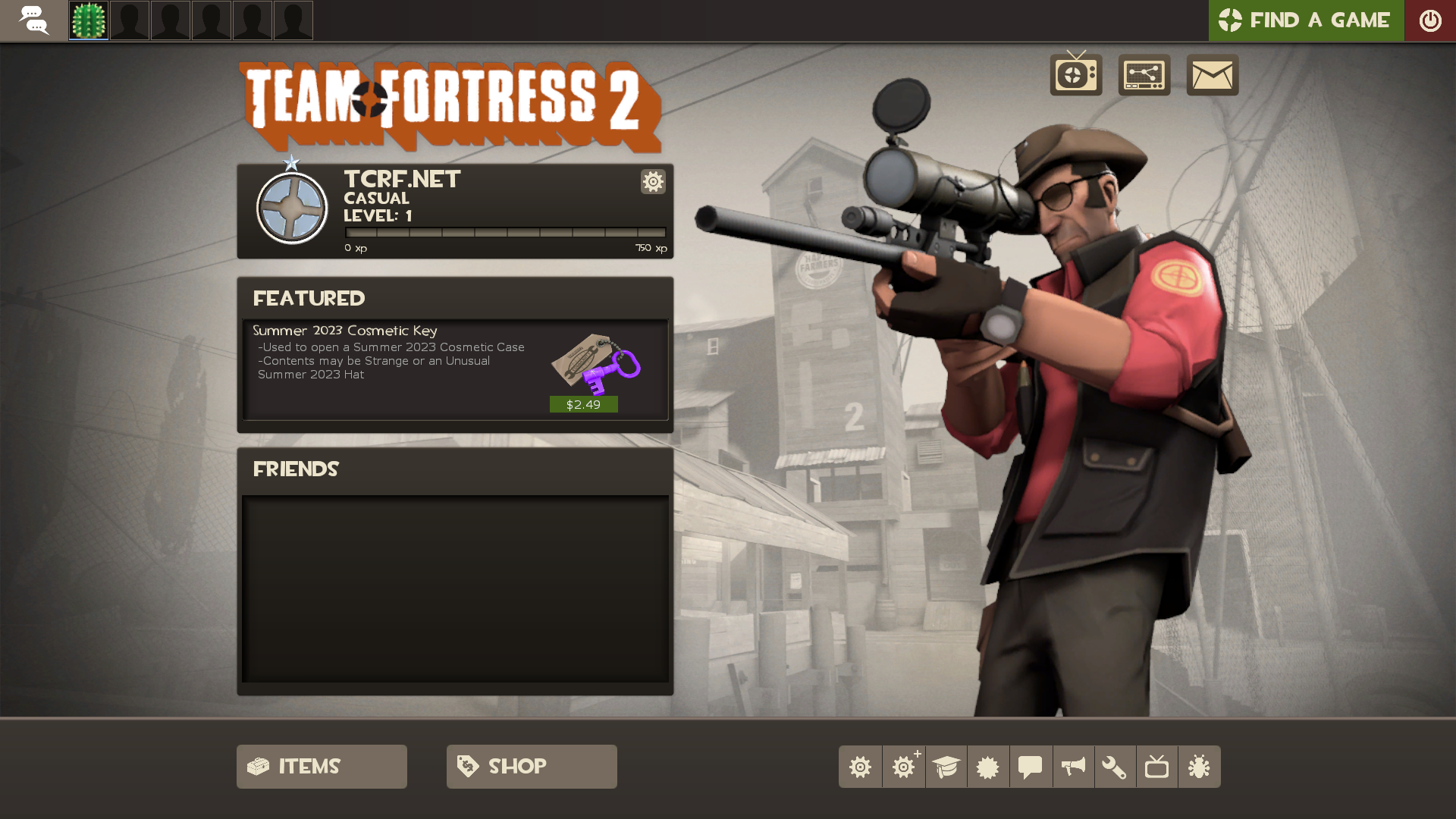The image size is (1456, 819).
Task: Open the network diagram screen icon
Action: (1144, 74)
